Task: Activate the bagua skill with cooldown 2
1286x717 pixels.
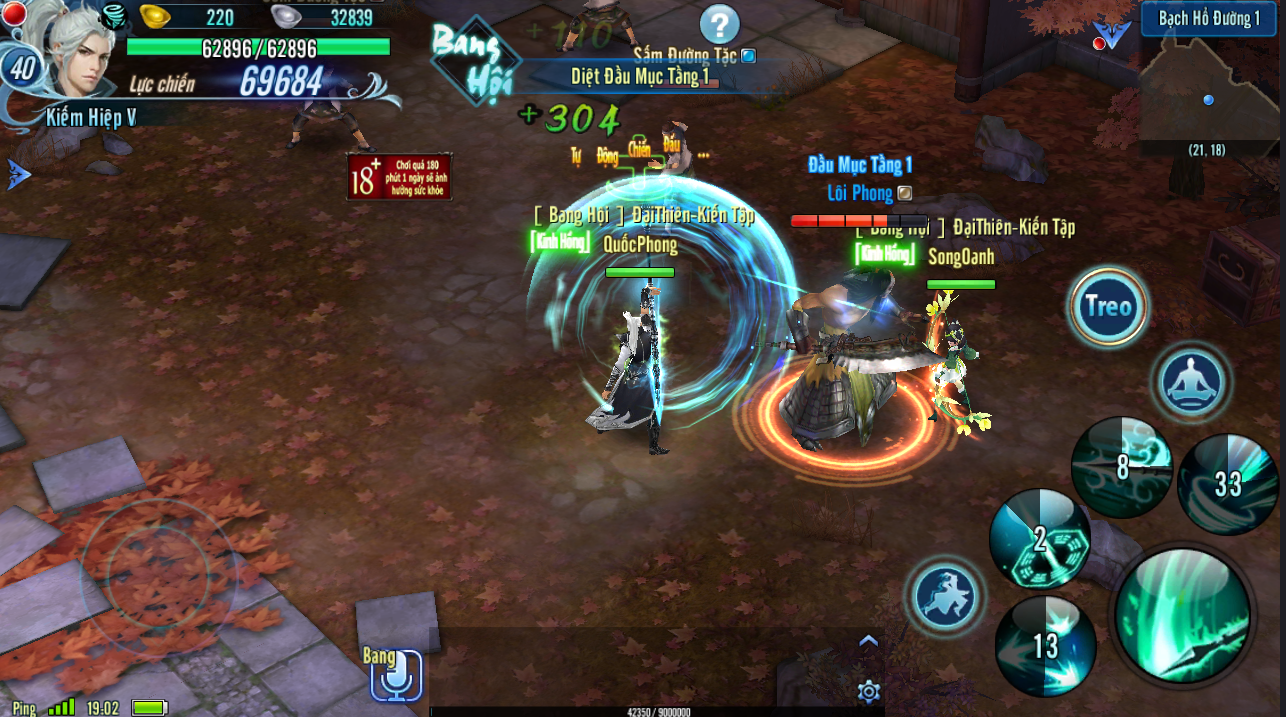Action: tap(1039, 540)
